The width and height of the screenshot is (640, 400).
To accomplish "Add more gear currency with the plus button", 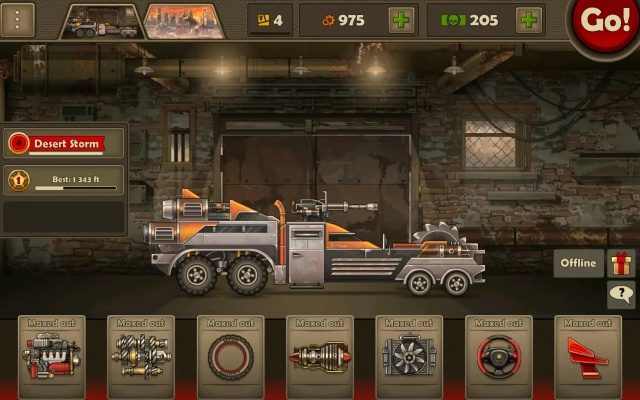I will tap(402, 20).
